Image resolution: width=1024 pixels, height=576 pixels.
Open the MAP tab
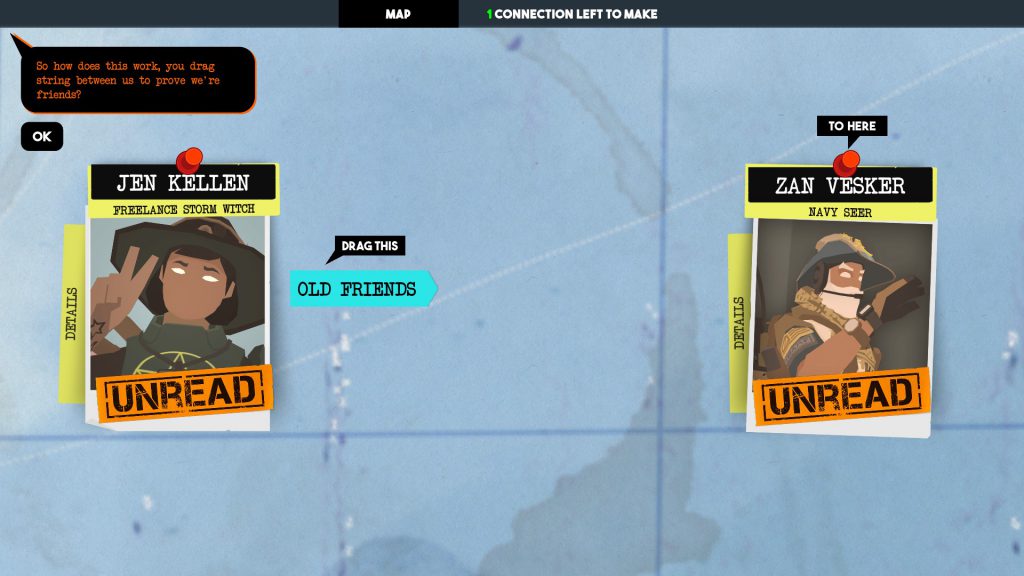click(398, 14)
